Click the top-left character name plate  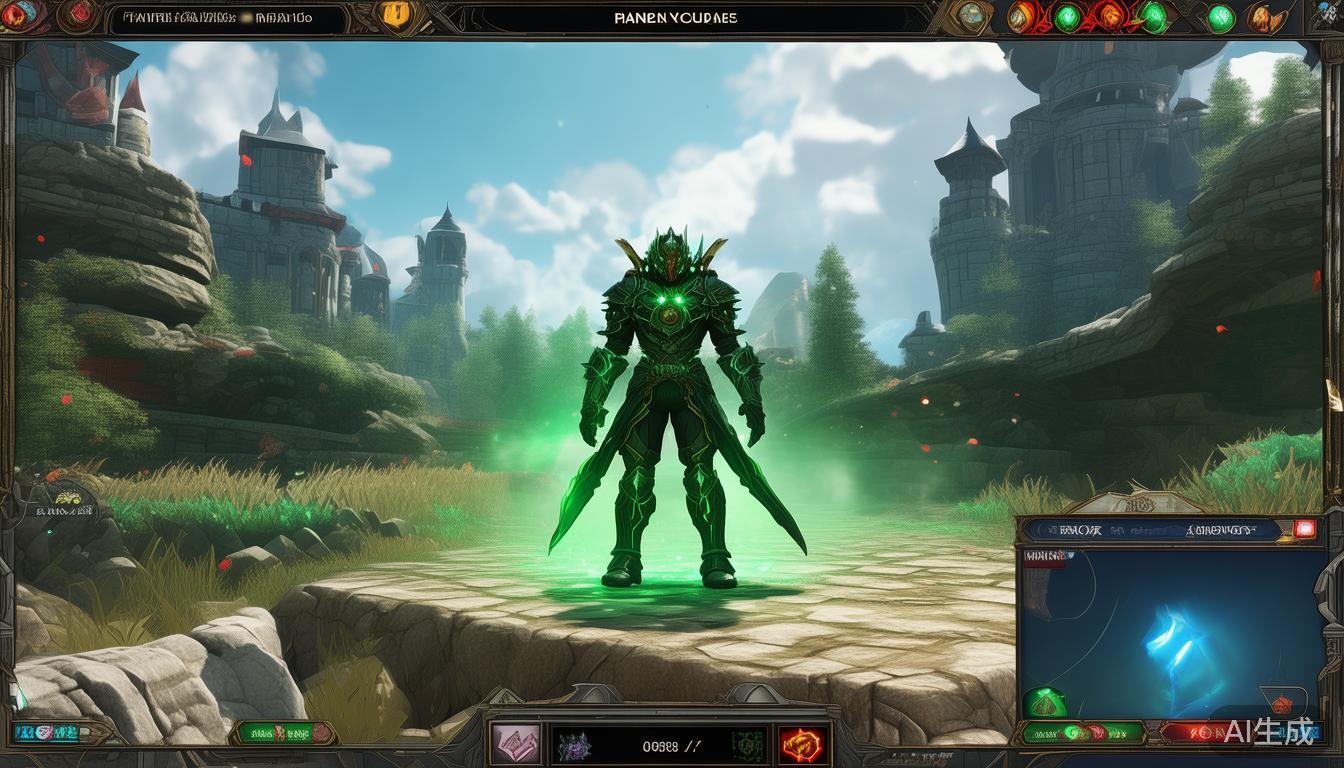pos(220,18)
